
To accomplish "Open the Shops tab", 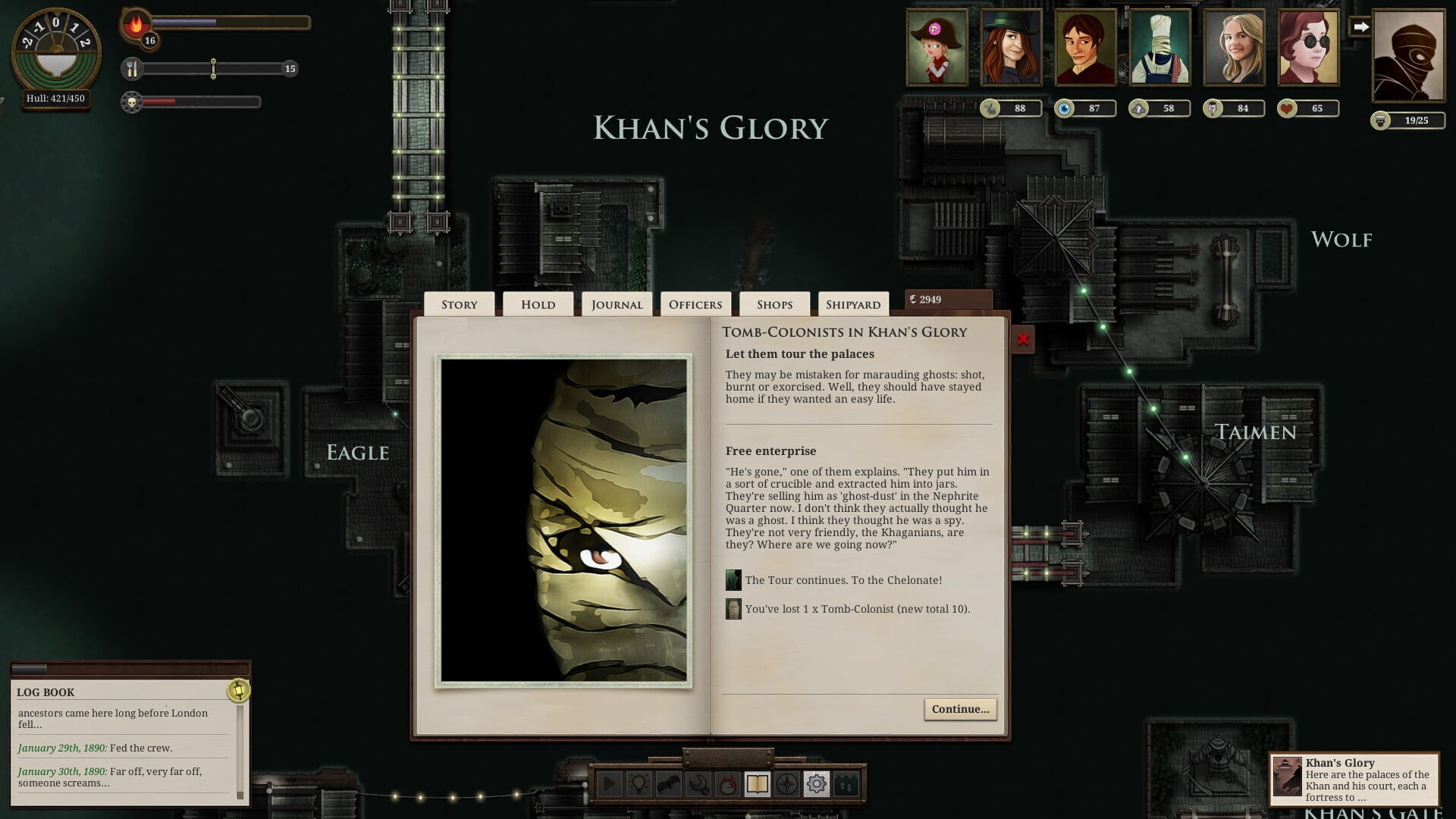I will pos(774,305).
